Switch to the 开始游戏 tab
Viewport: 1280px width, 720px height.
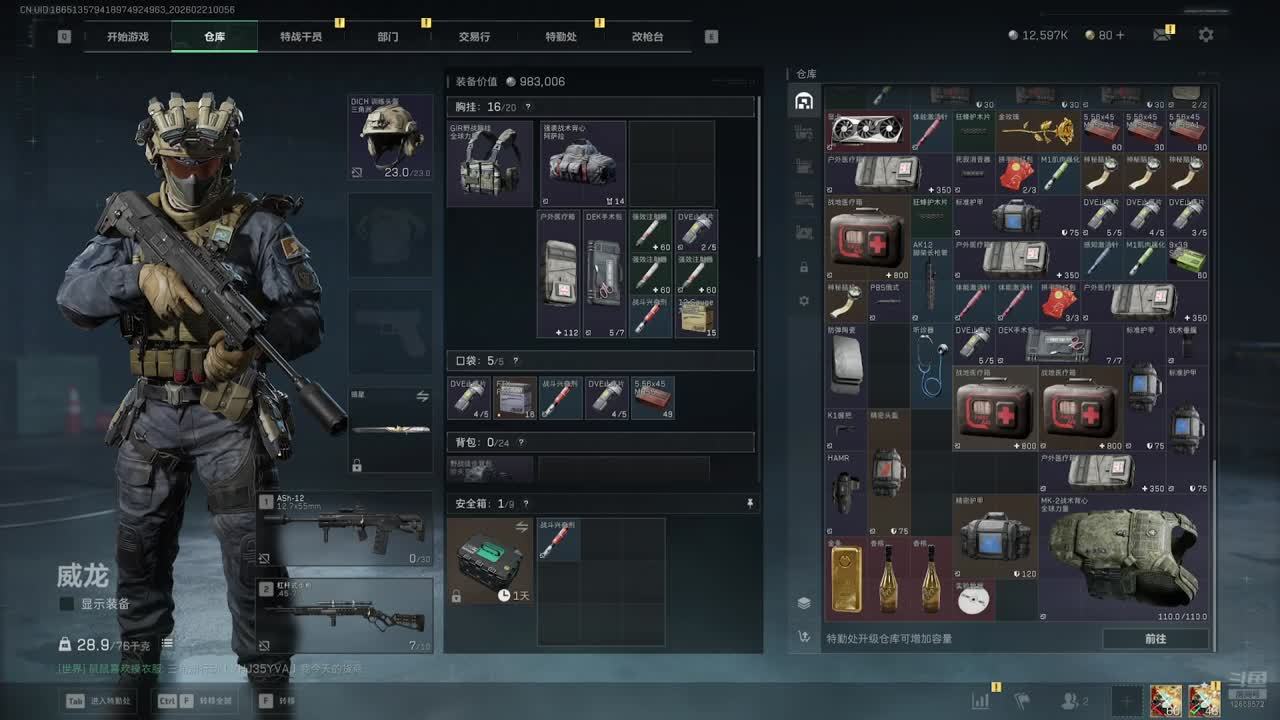coord(128,37)
